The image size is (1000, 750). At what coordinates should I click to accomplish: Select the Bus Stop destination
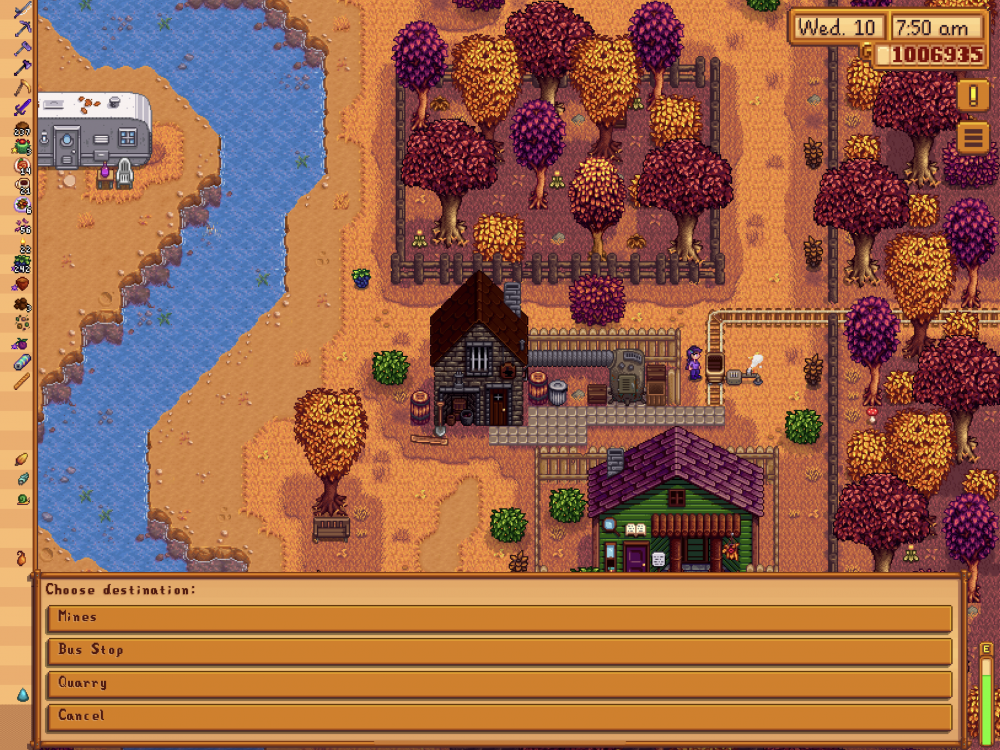coord(498,651)
